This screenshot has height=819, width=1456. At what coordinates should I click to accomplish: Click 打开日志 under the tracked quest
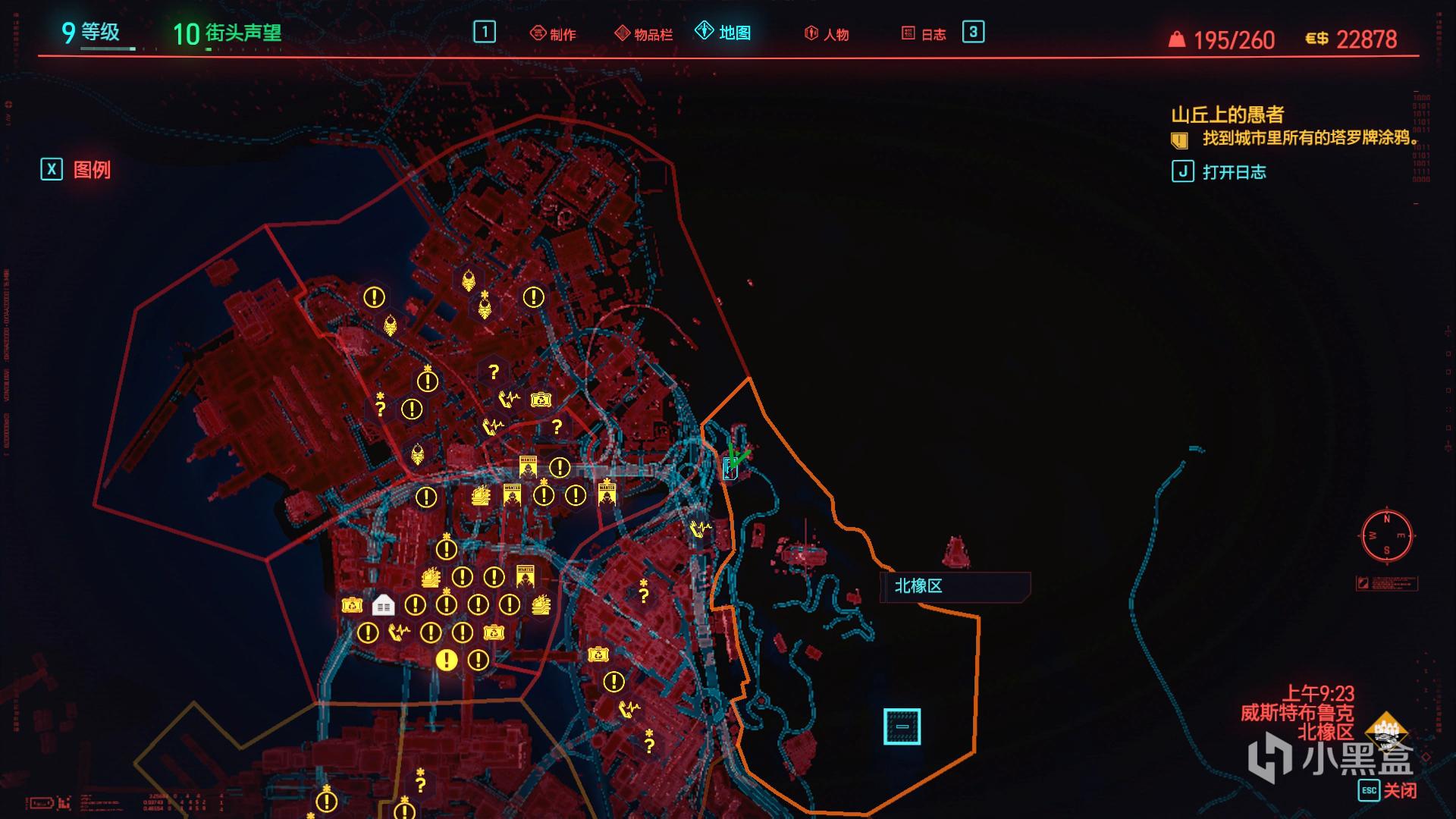click(1219, 172)
